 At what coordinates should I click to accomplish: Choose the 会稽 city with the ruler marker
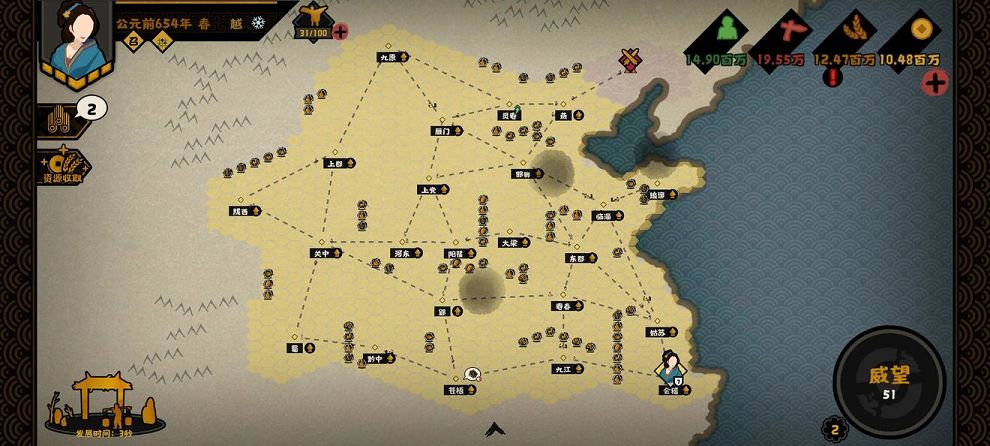[x=672, y=391]
